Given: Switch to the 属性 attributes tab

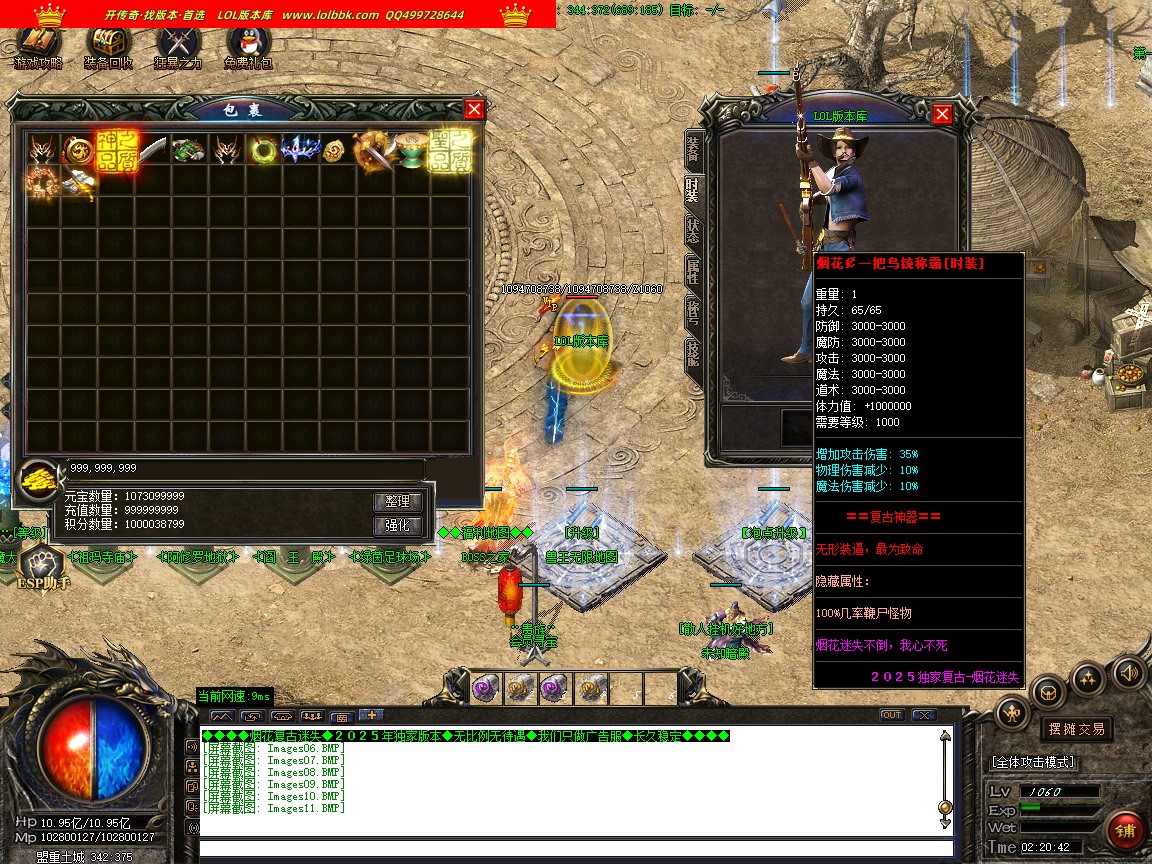Looking at the screenshot, I should [x=693, y=271].
